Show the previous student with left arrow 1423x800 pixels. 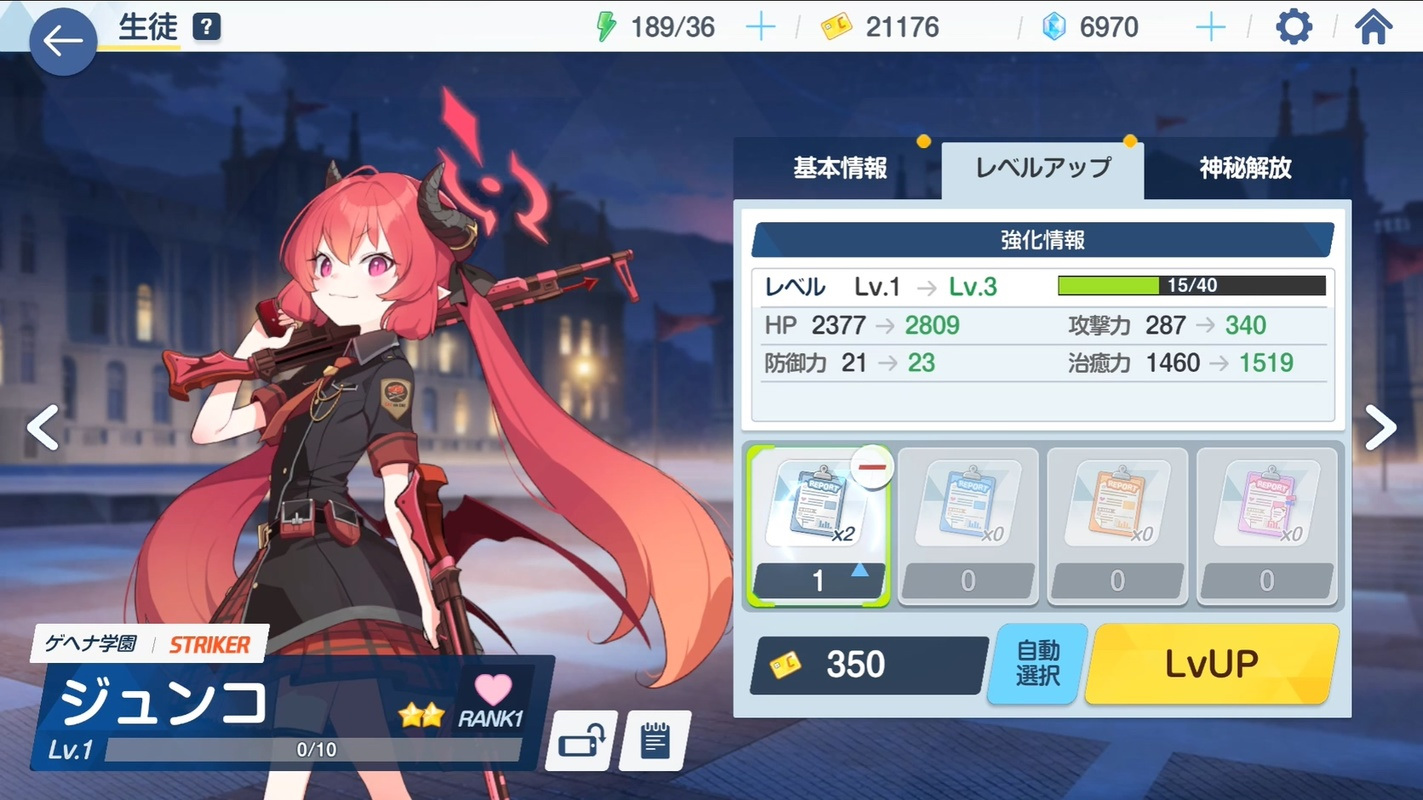click(x=42, y=428)
